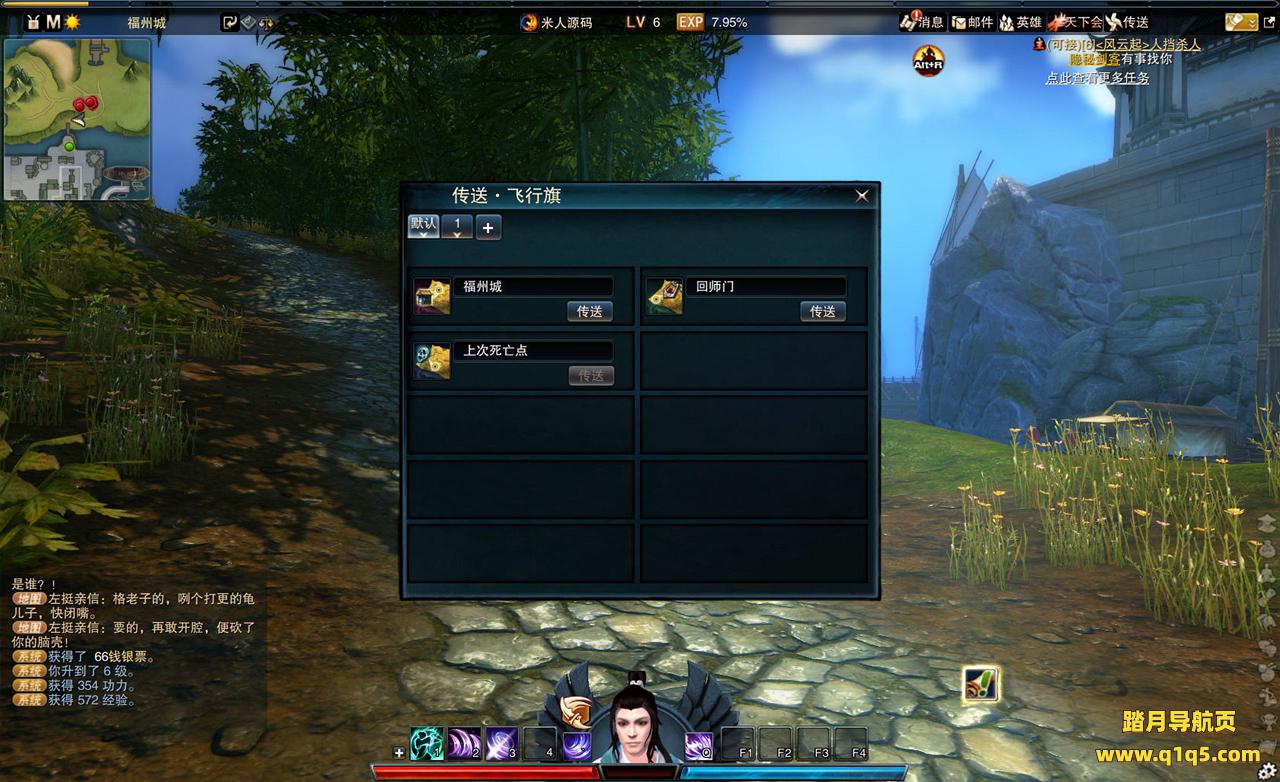Open the 天下会 menu
Screen dimensions: 1280x782
click(x=1075, y=22)
